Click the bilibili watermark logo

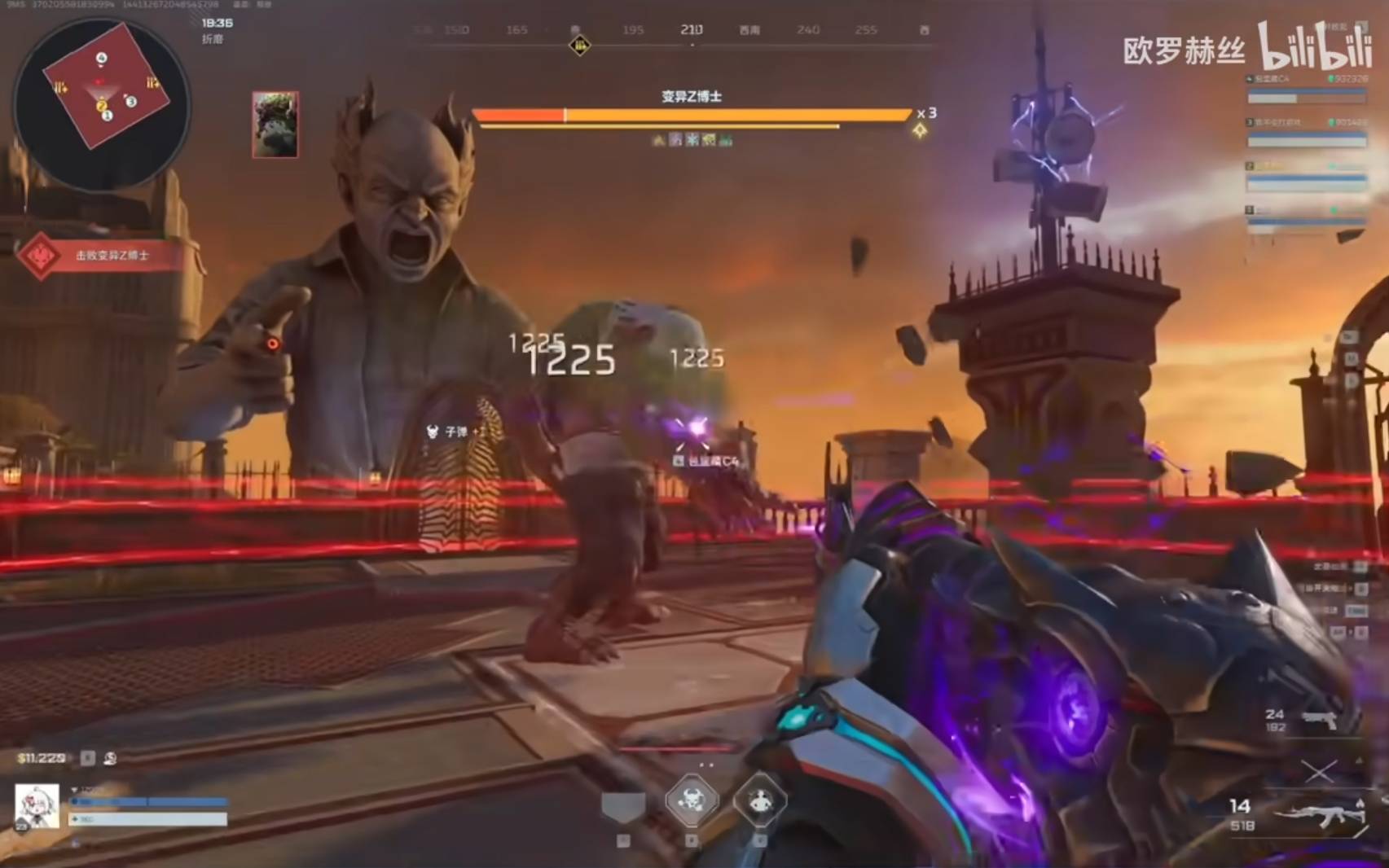click(x=1315, y=48)
